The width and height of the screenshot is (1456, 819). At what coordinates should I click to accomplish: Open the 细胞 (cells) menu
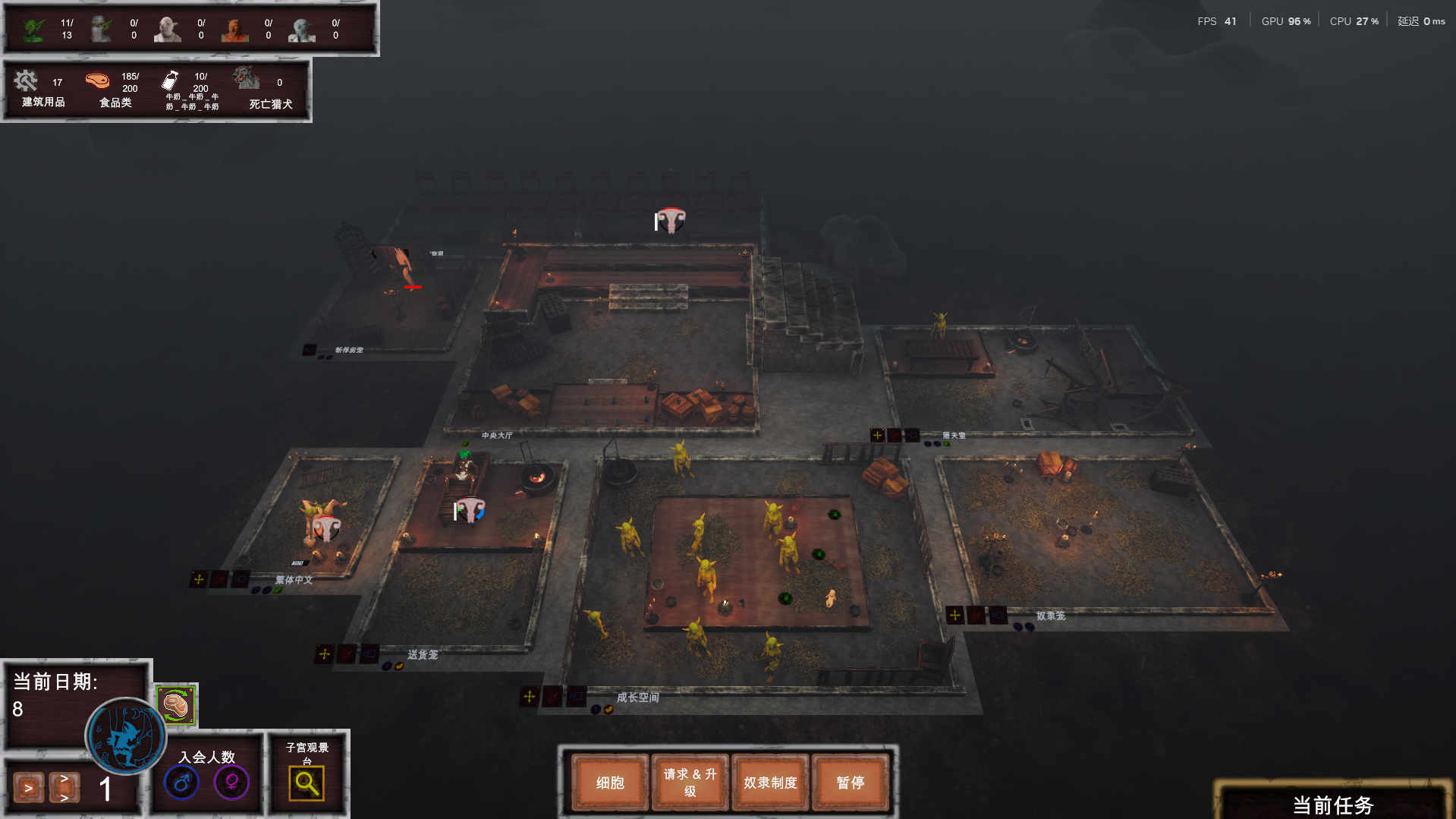click(610, 783)
